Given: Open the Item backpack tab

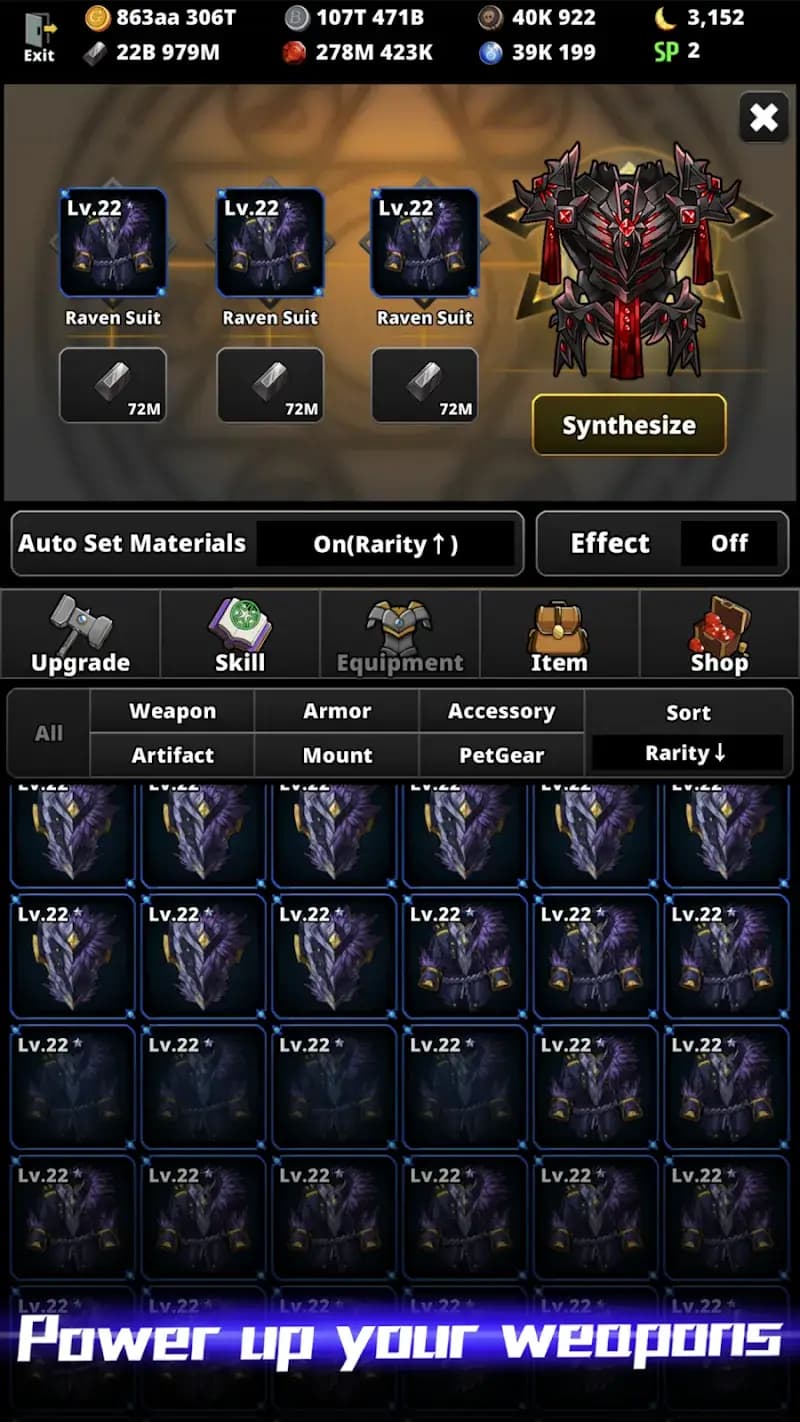Looking at the screenshot, I should coord(559,634).
